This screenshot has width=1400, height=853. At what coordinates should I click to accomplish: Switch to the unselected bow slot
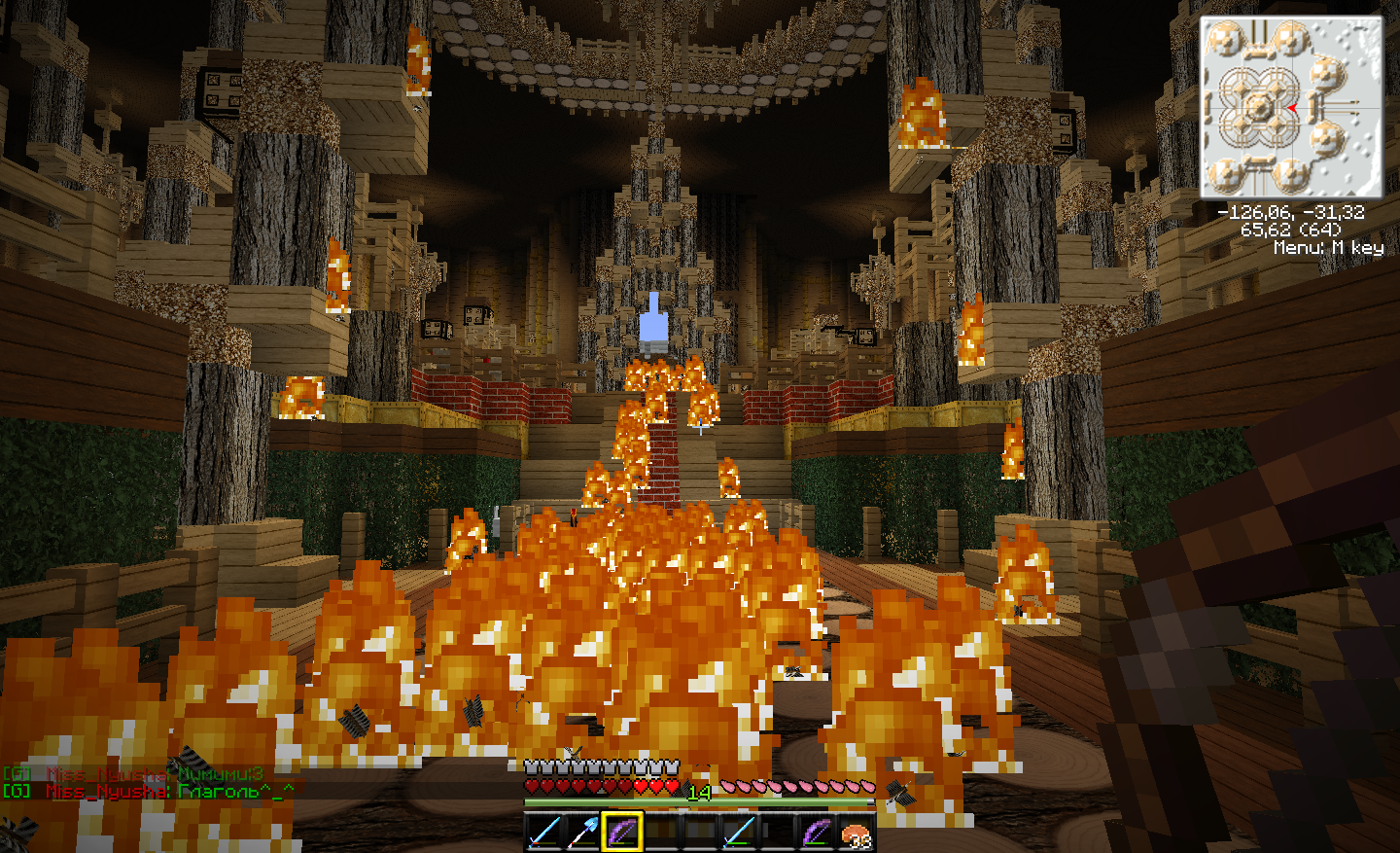click(817, 833)
